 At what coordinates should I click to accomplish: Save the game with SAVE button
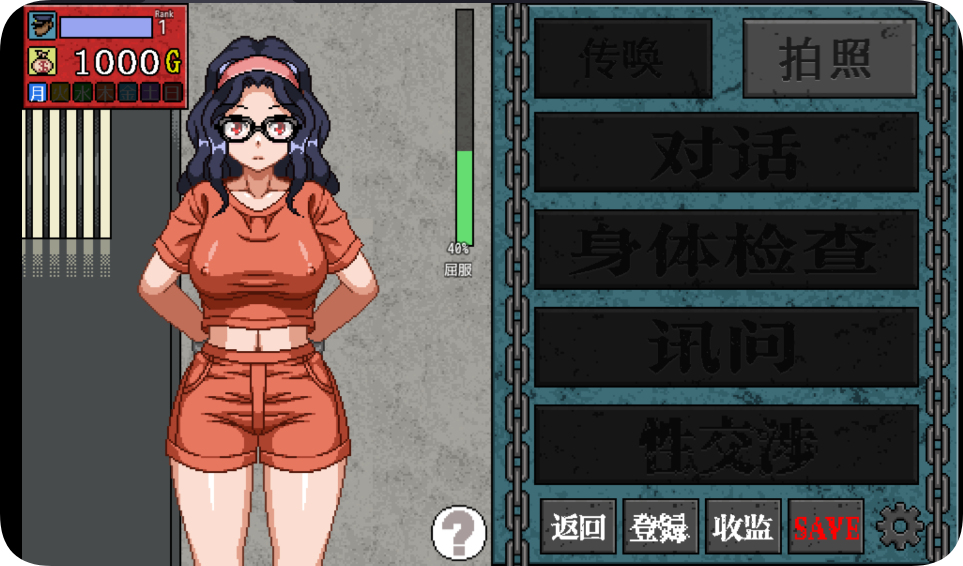click(x=826, y=527)
